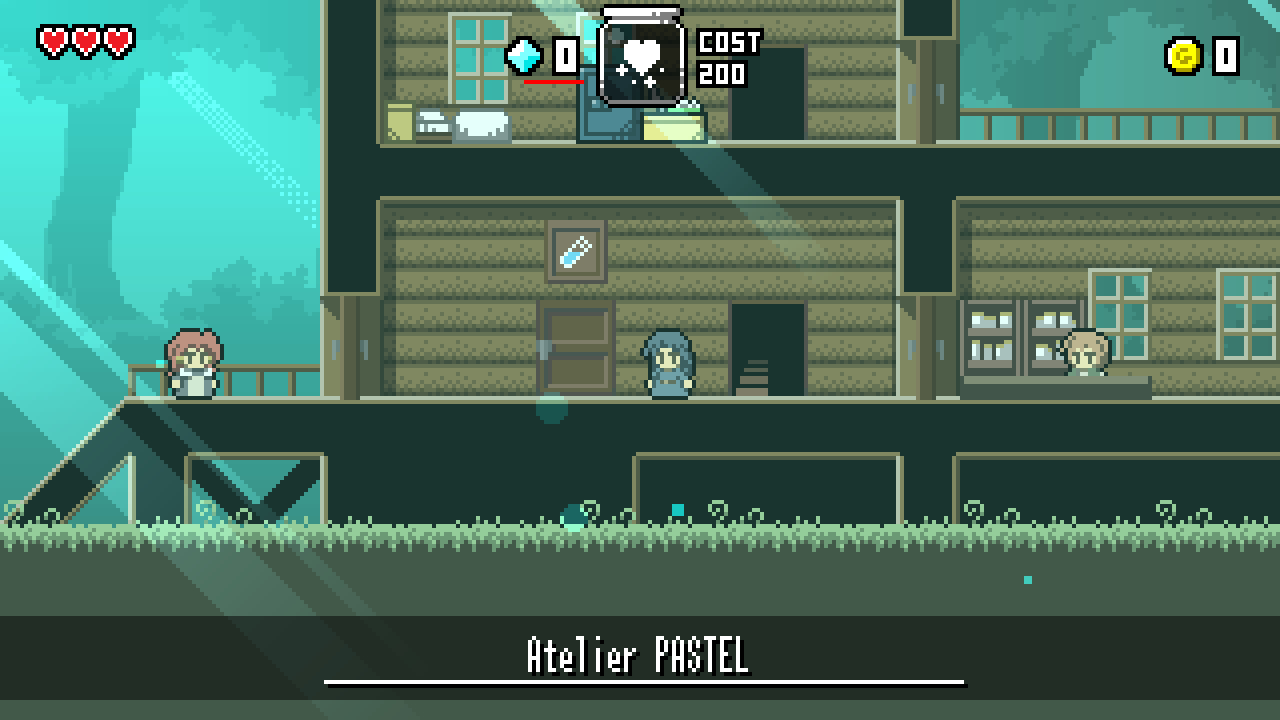Click the white heart inside the jar

pyautogui.click(x=638, y=48)
